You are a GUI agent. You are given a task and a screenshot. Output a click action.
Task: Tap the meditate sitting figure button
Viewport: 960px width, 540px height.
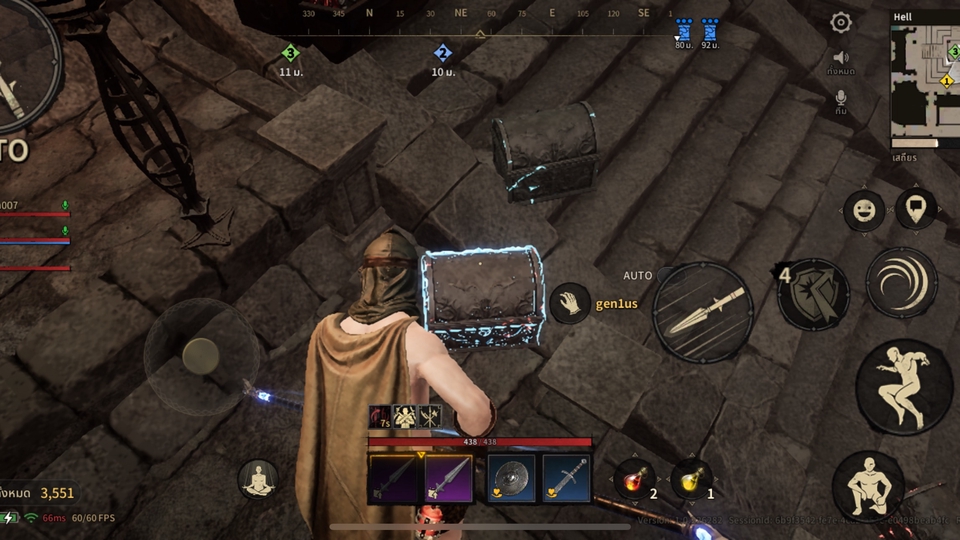click(x=257, y=479)
